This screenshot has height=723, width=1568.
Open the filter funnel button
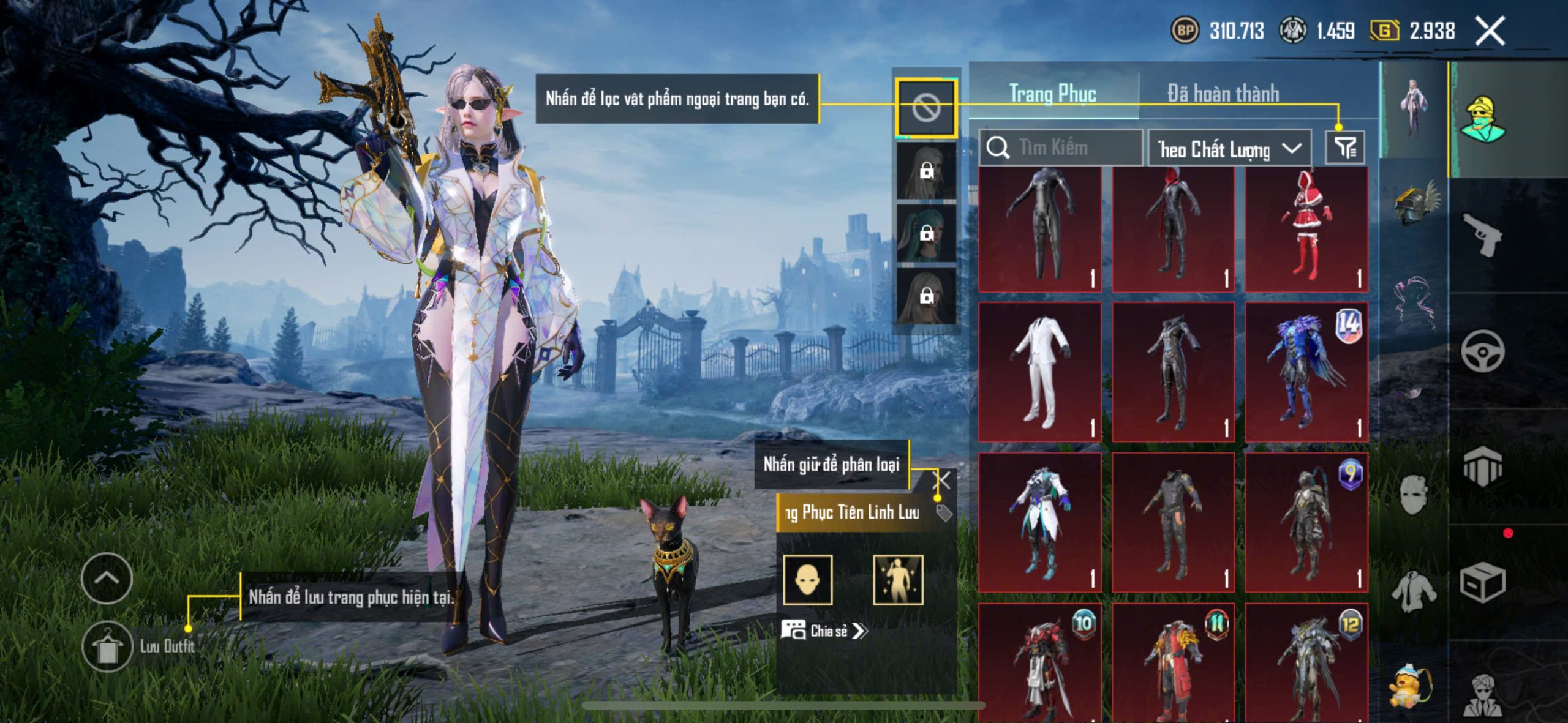[1345, 148]
